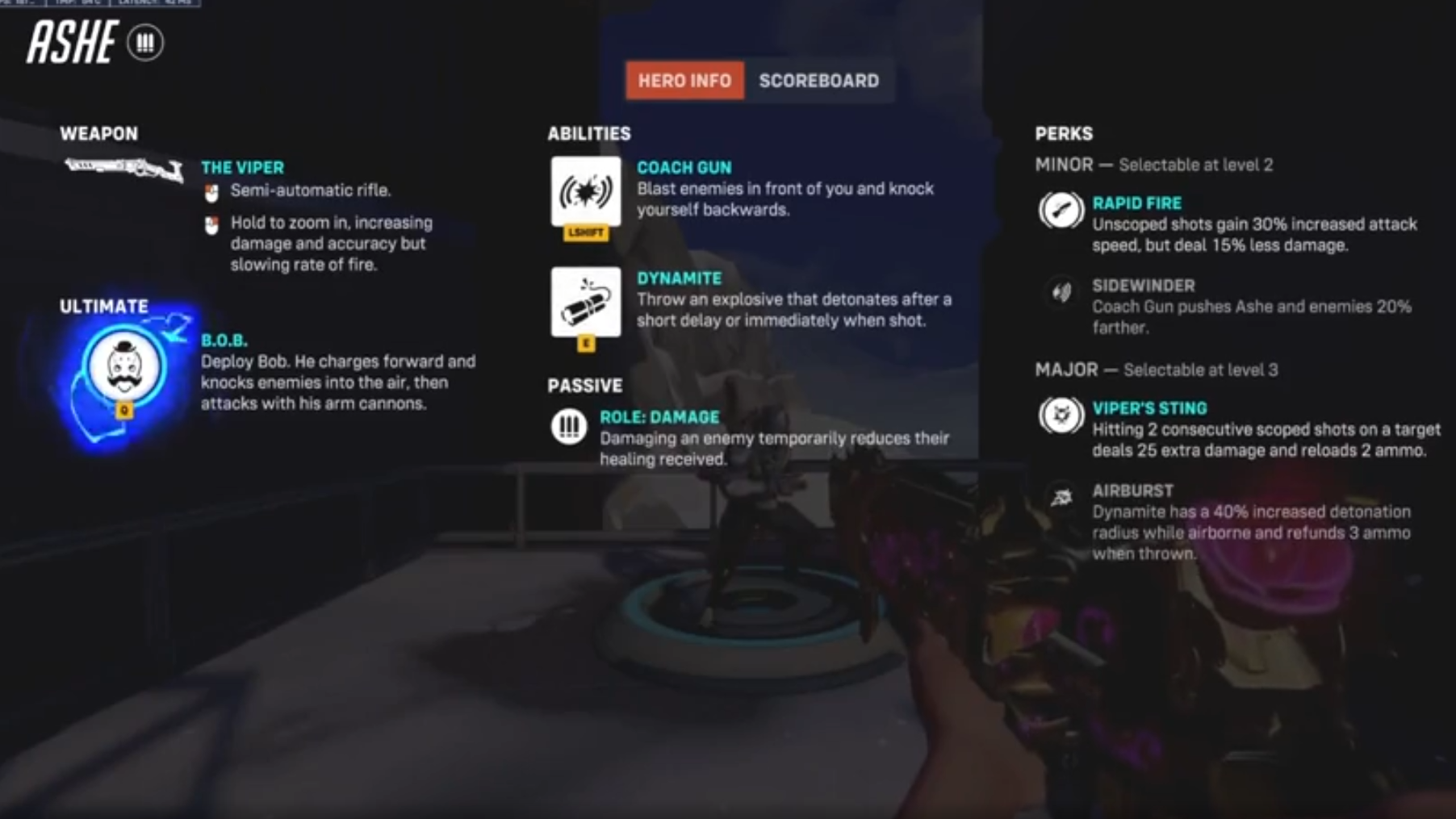
Task: Click the Sidewinder perk icon
Action: pyautogui.click(x=1060, y=293)
